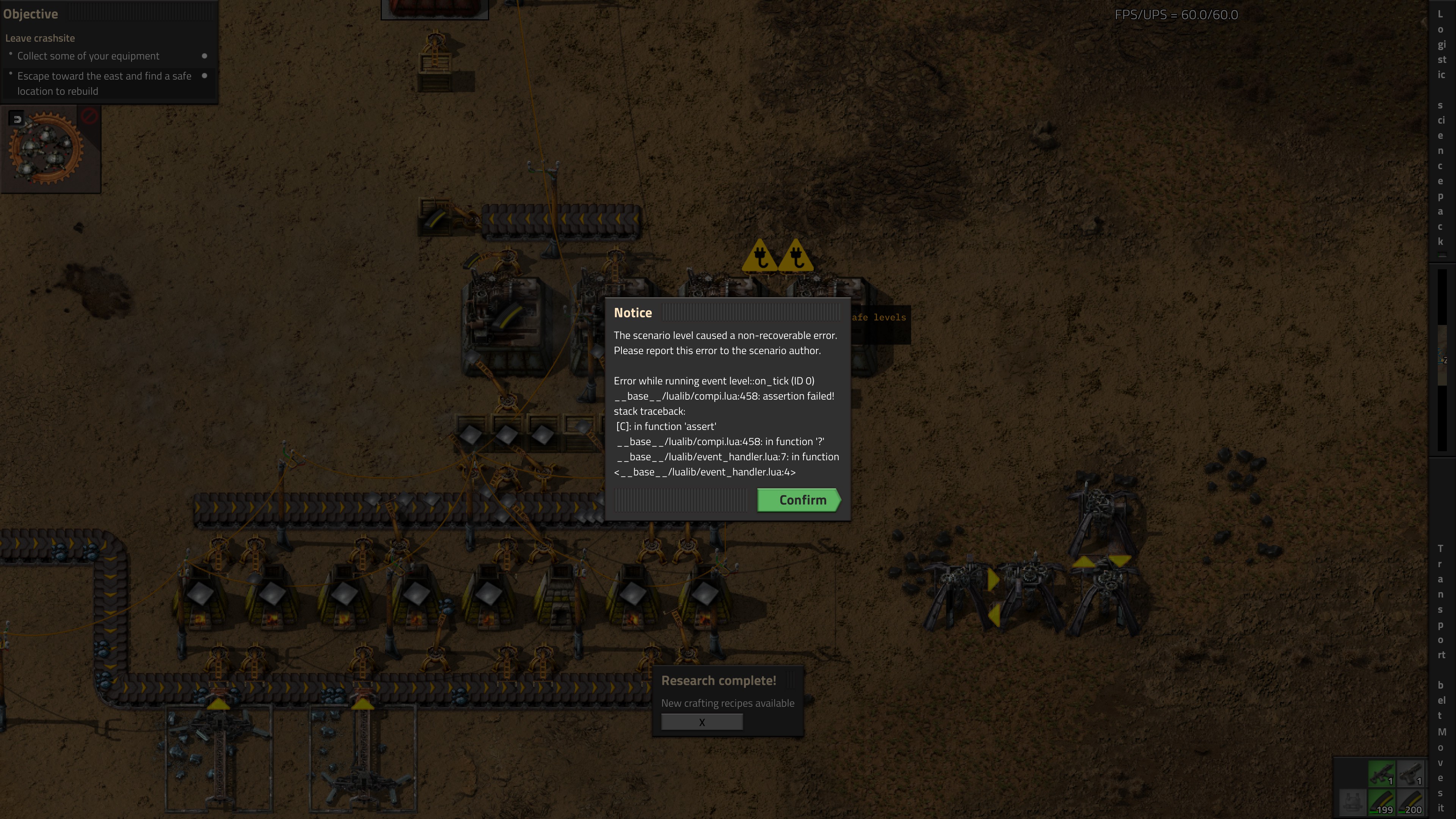The image size is (1456, 819).
Task: Select the pistol weapon slot
Action: click(x=1410, y=774)
